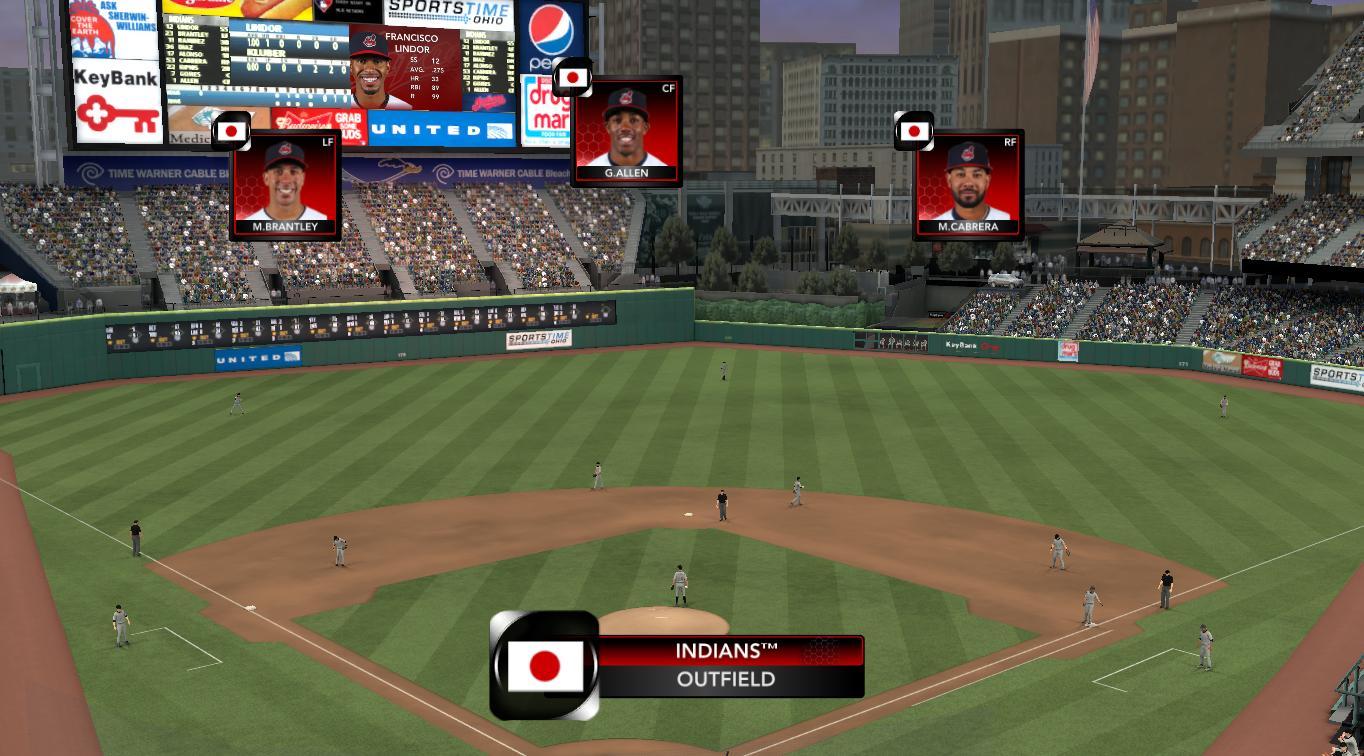Click the flag icon on Brantley's card
The height and width of the screenshot is (756, 1364).
click(231, 131)
